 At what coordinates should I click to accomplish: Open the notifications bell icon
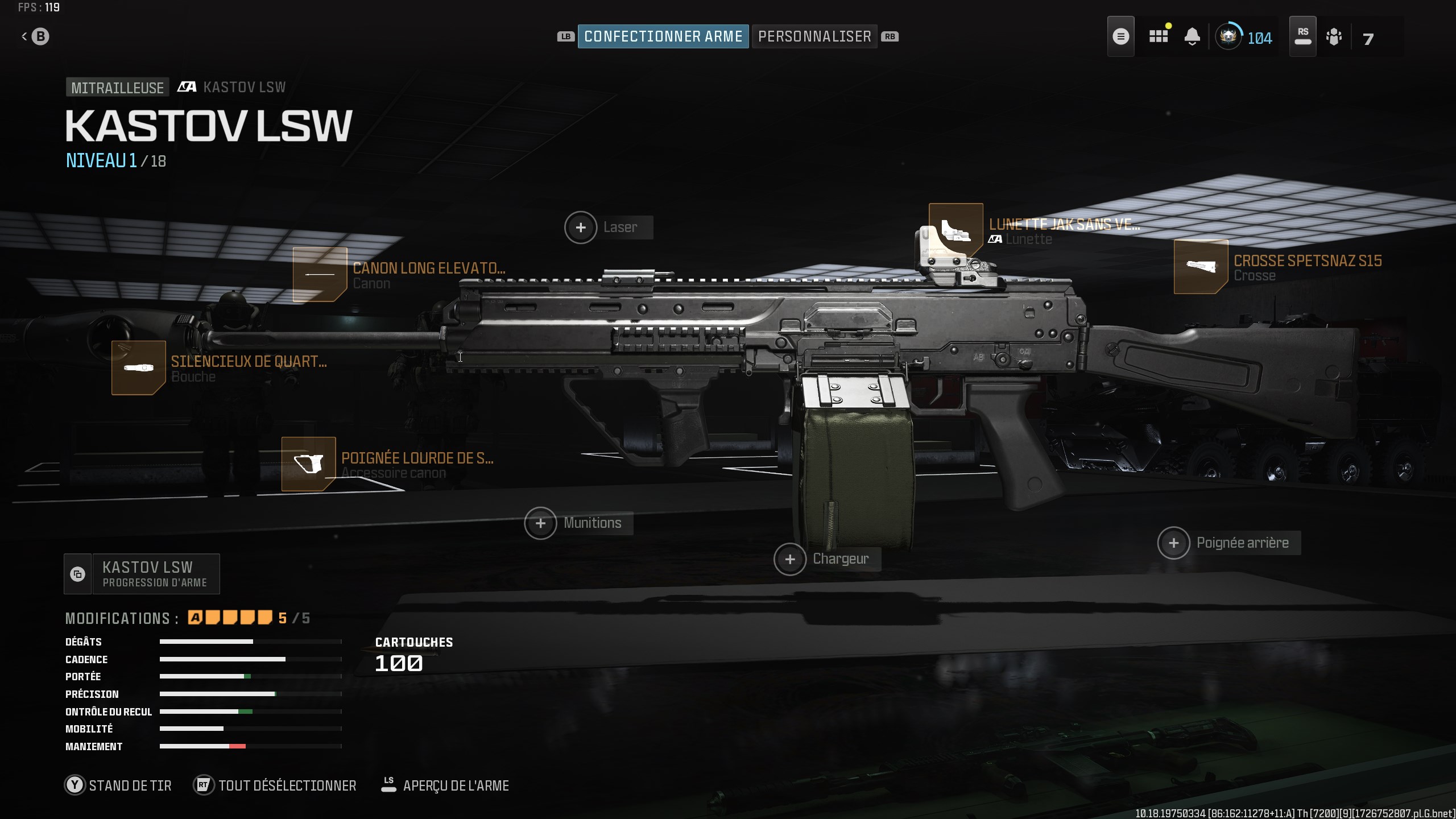coord(1193,36)
